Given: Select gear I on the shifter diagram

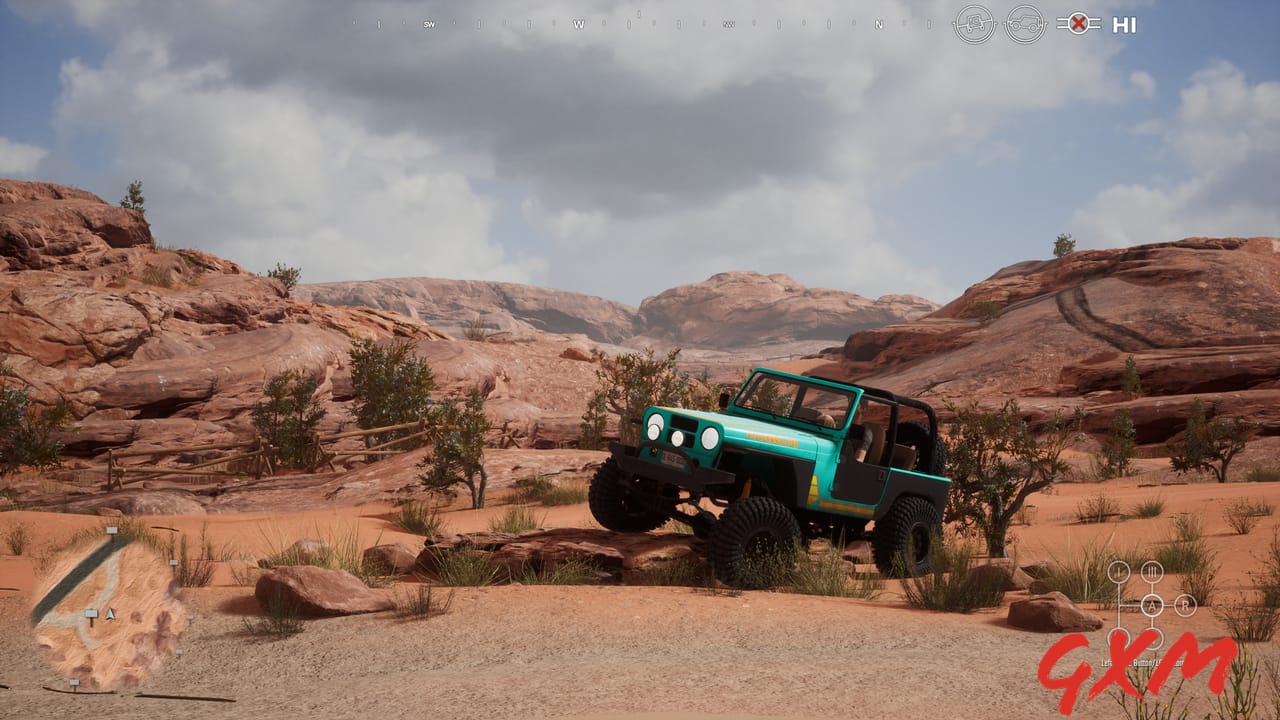Looking at the screenshot, I should pos(1118,570).
